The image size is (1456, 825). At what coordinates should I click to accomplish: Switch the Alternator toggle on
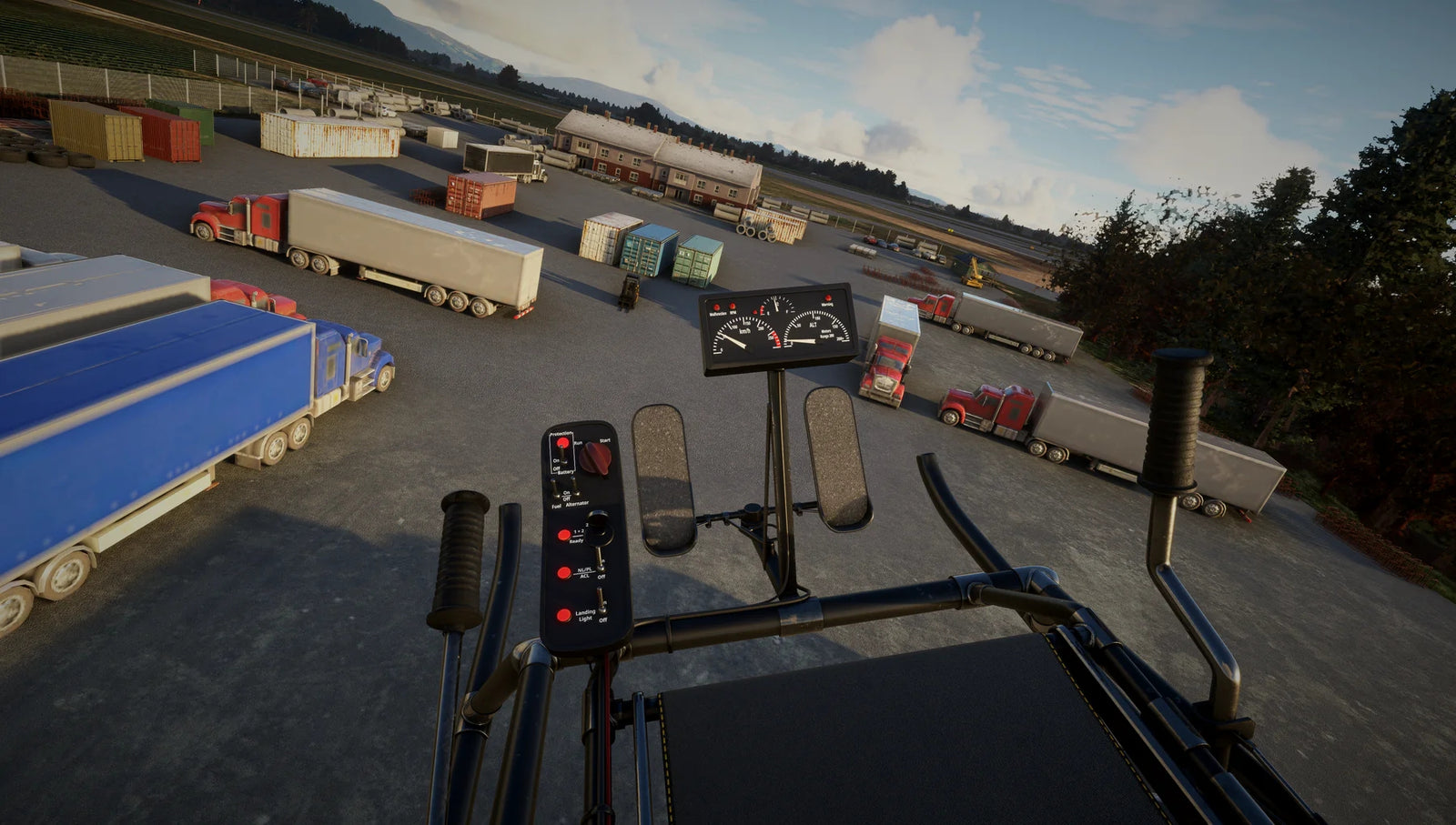[577, 488]
